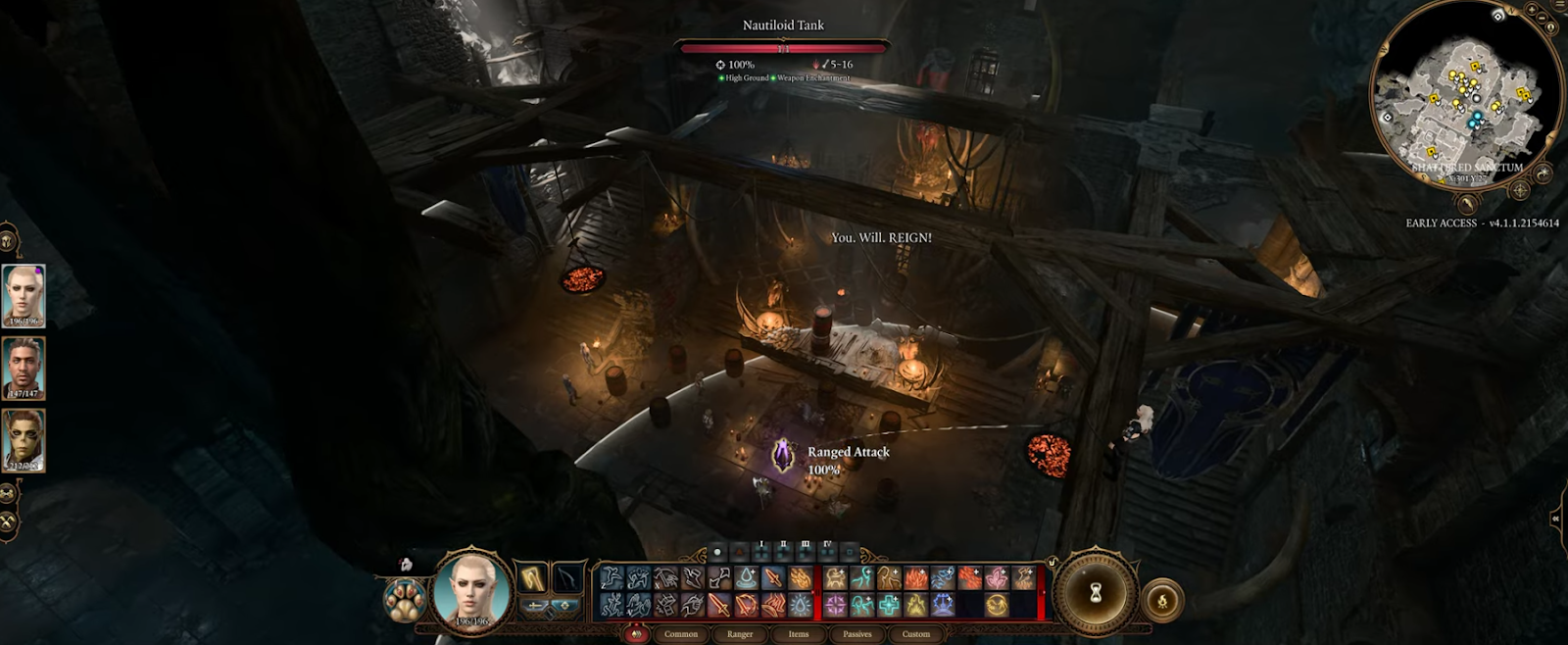The height and width of the screenshot is (645, 1568).
Task: Select the Passives hotbar tab
Action: click(x=857, y=634)
